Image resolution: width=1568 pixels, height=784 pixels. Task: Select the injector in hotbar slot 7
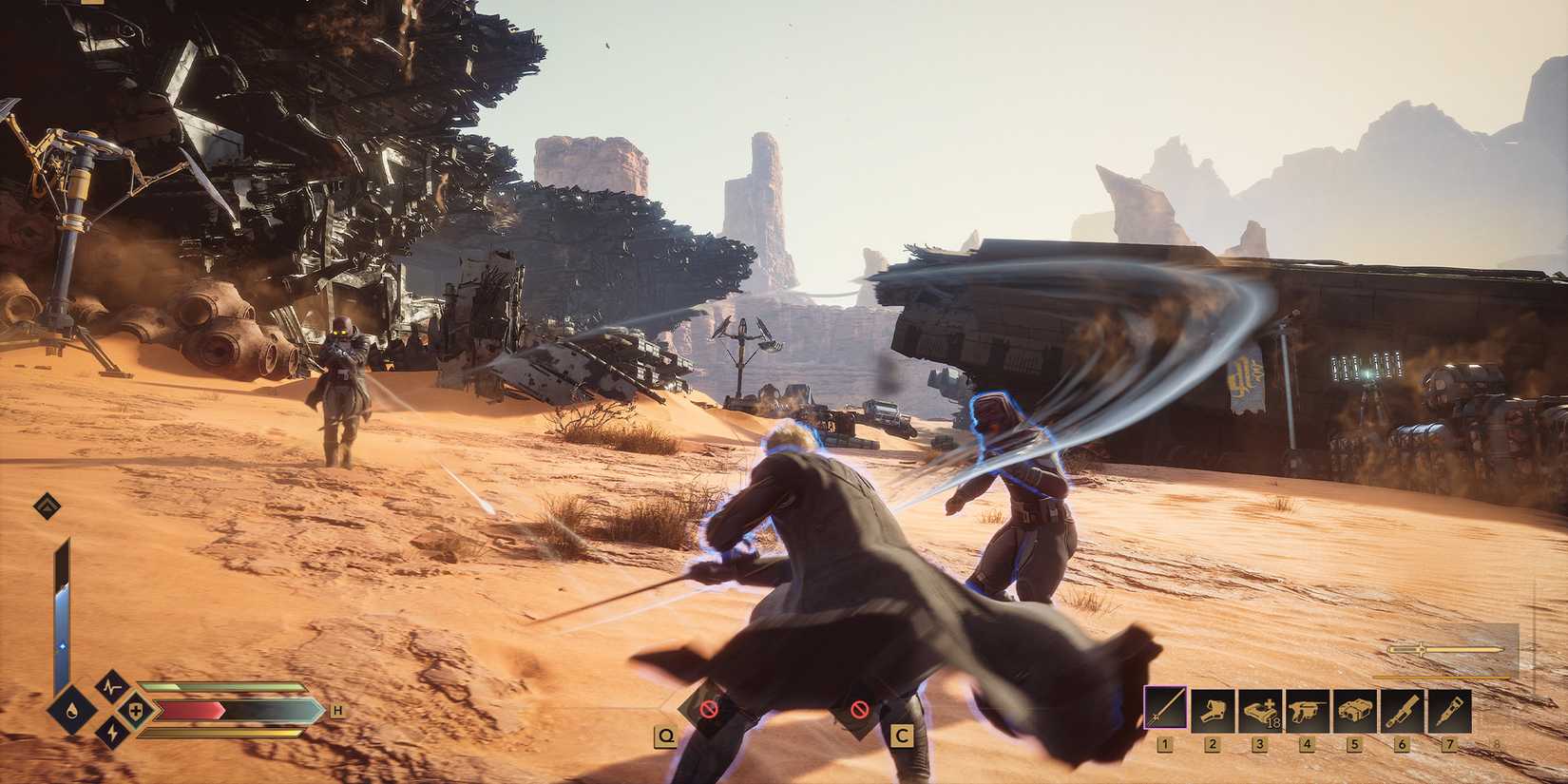[x=1448, y=708]
